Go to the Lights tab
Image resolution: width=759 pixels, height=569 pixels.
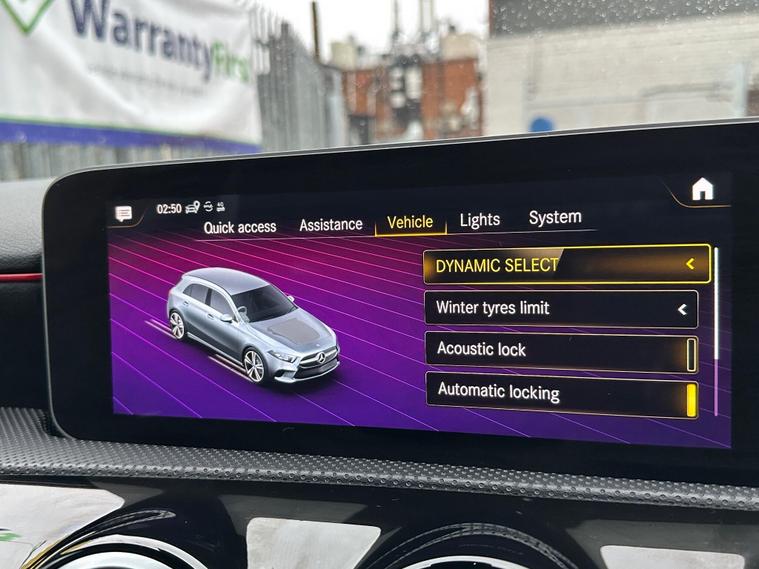(479, 220)
